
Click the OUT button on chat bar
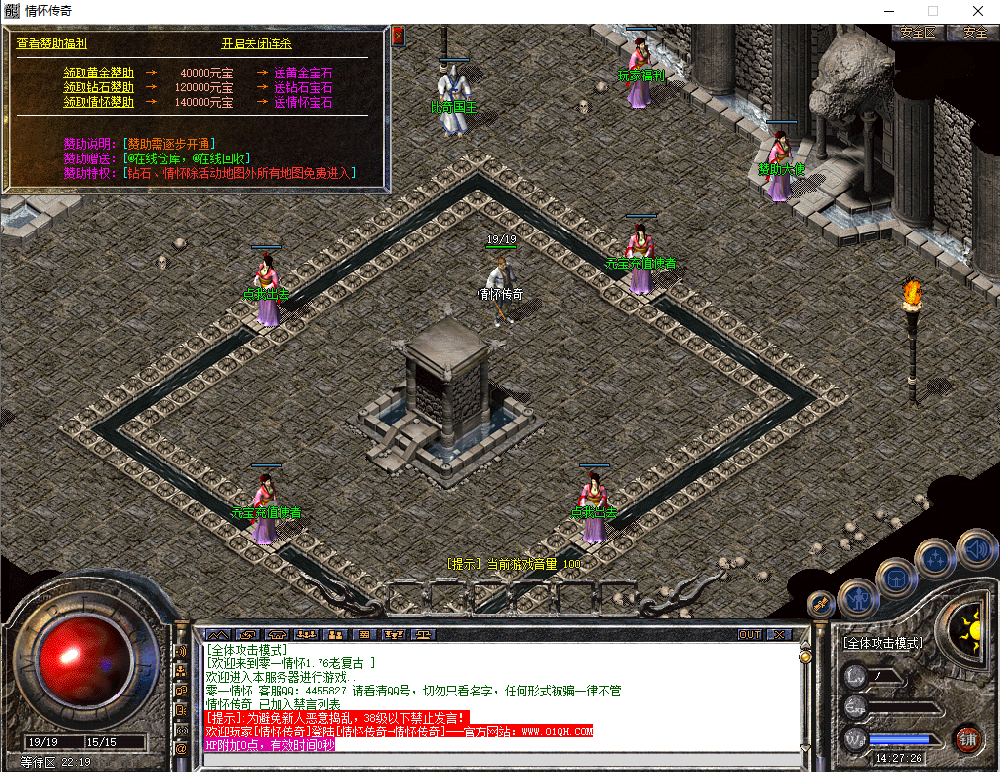(750, 635)
